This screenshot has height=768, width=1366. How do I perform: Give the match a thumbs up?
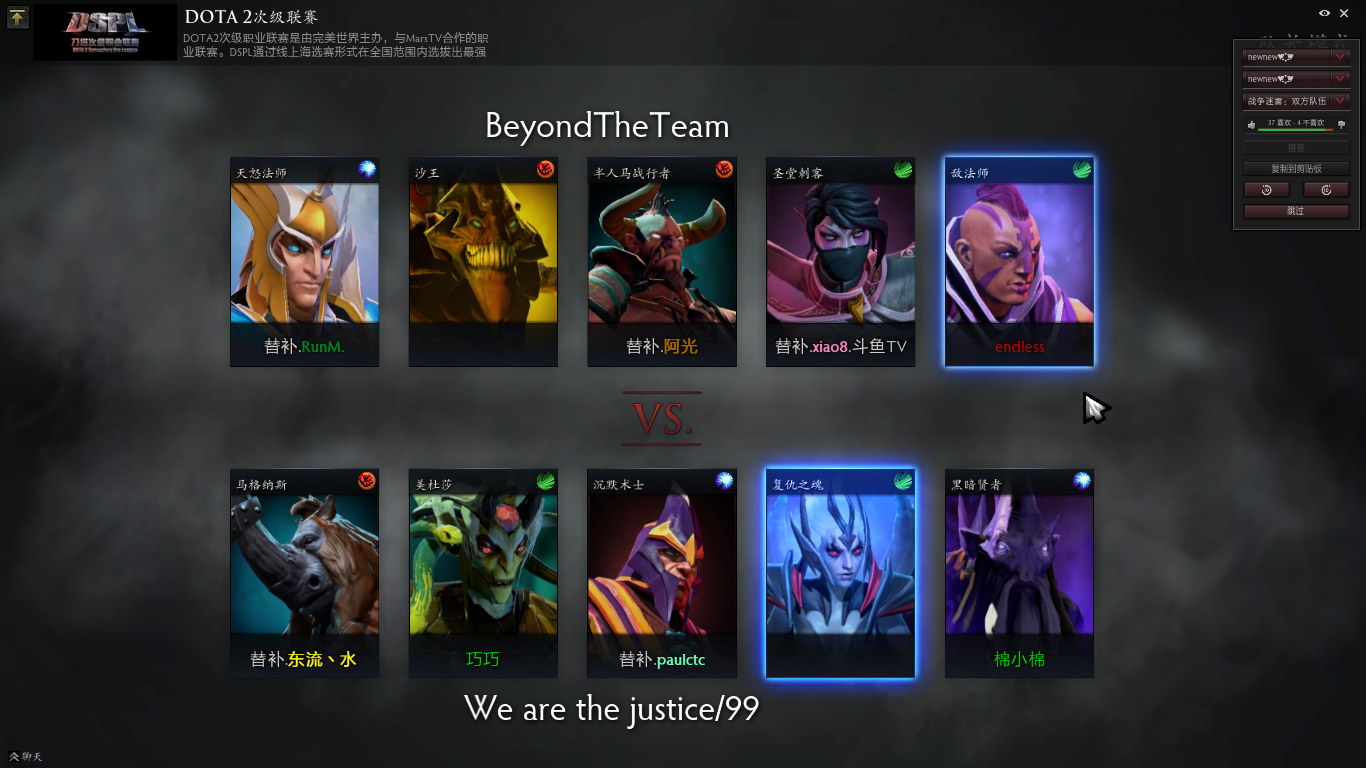click(x=1251, y=125)
